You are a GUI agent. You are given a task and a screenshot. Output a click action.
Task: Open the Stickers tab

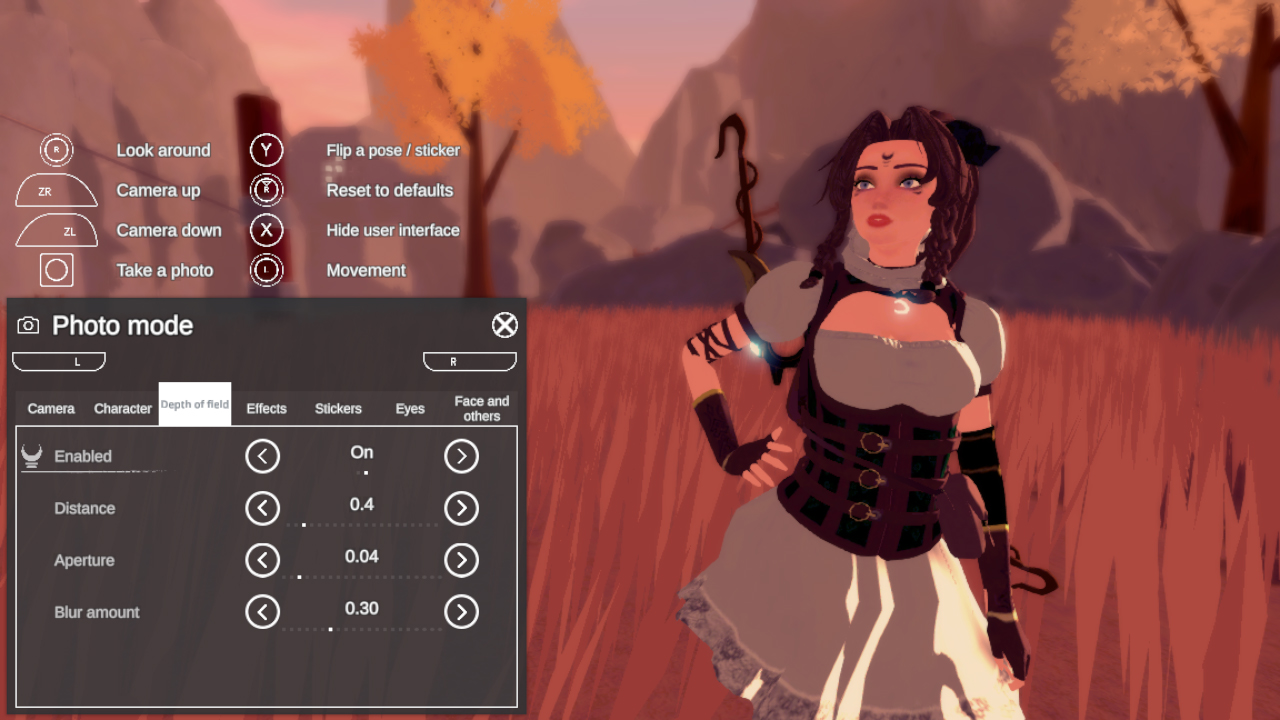click(338, 408)
